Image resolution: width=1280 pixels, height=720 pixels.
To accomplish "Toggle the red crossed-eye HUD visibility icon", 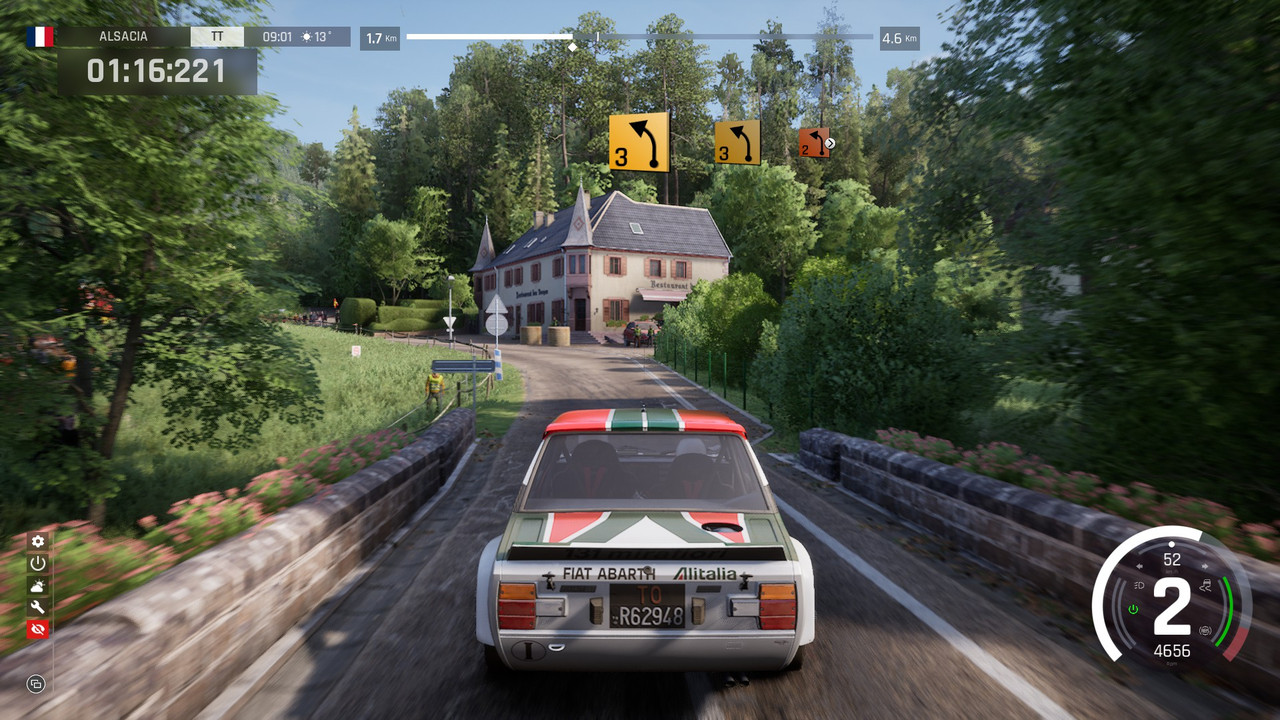I will coord(38,629).
